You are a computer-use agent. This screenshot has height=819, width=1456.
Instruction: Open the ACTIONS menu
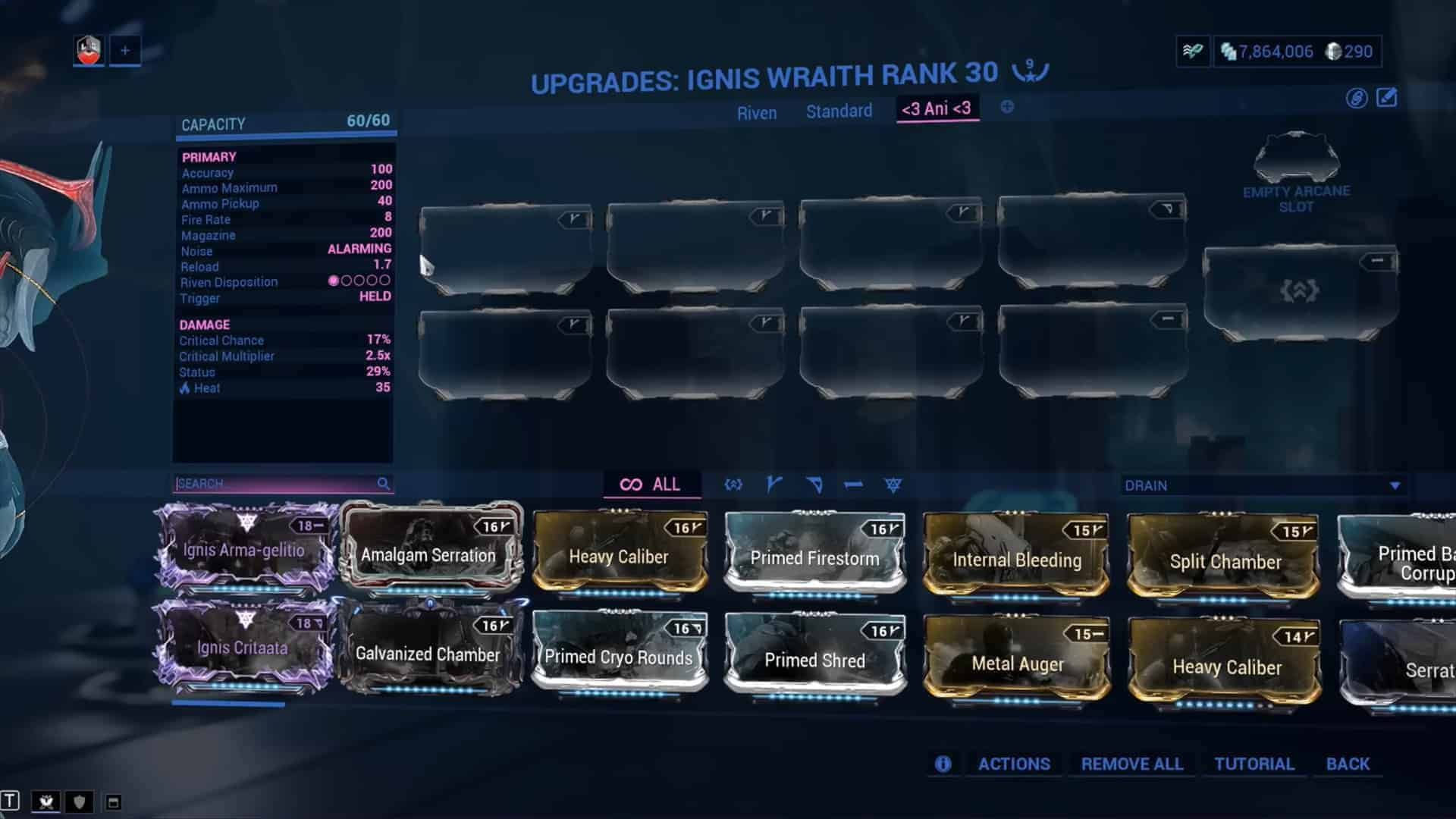1013,764
